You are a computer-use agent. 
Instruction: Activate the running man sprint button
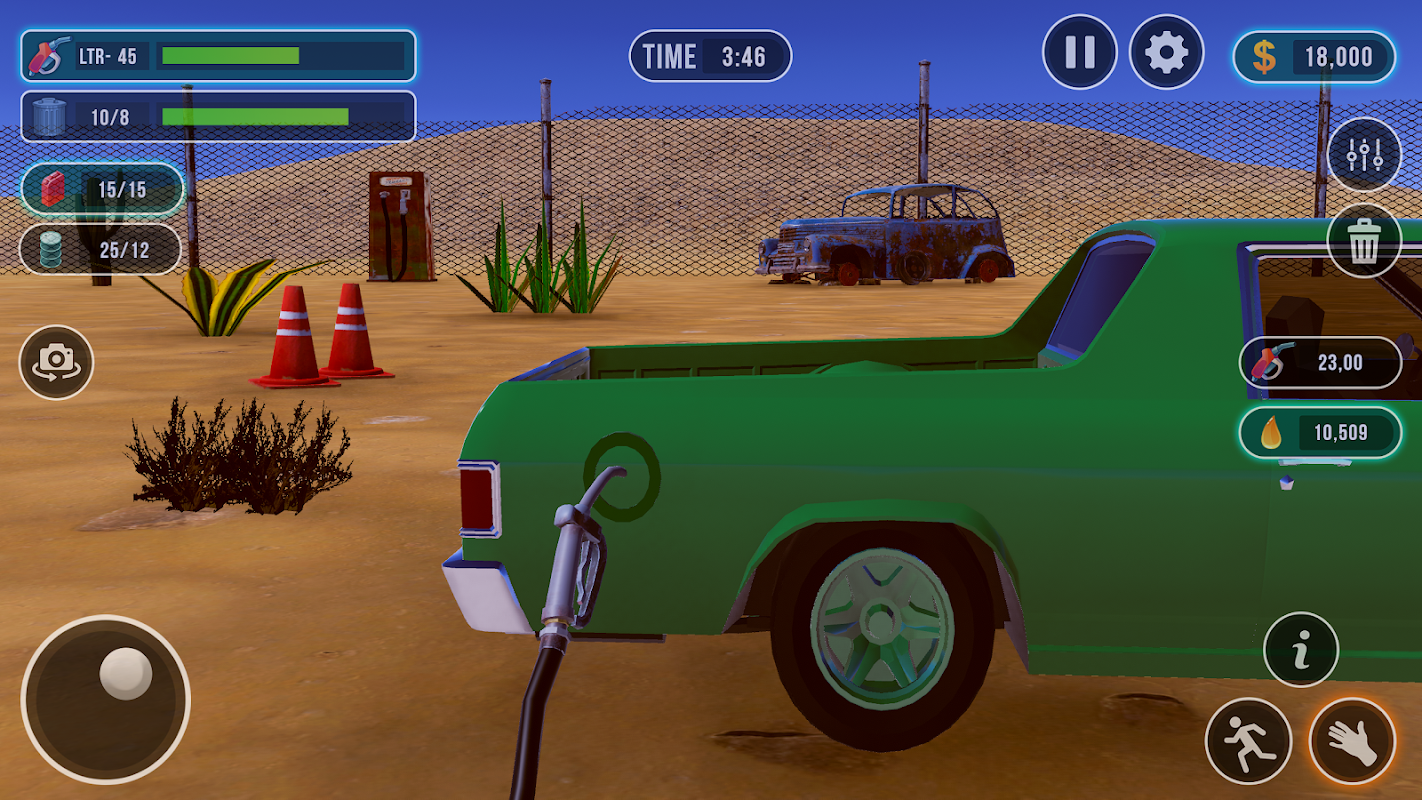[1248, 741]
